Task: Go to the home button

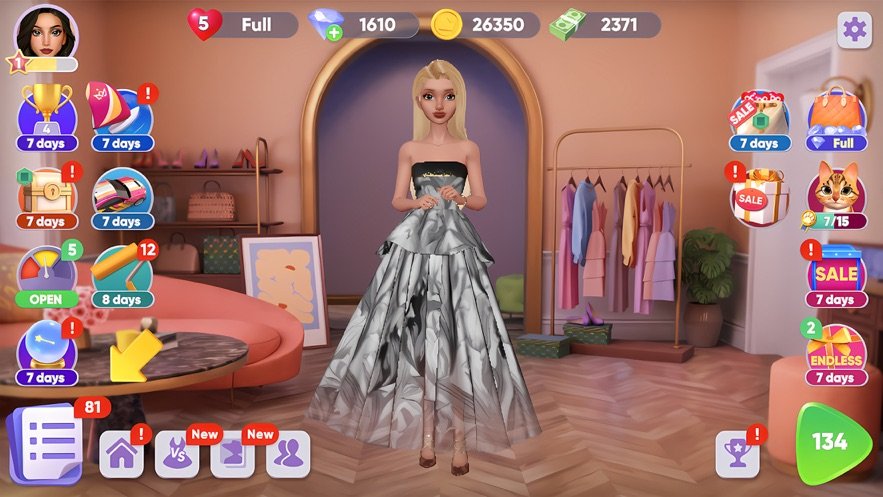Action: (122, 454)
